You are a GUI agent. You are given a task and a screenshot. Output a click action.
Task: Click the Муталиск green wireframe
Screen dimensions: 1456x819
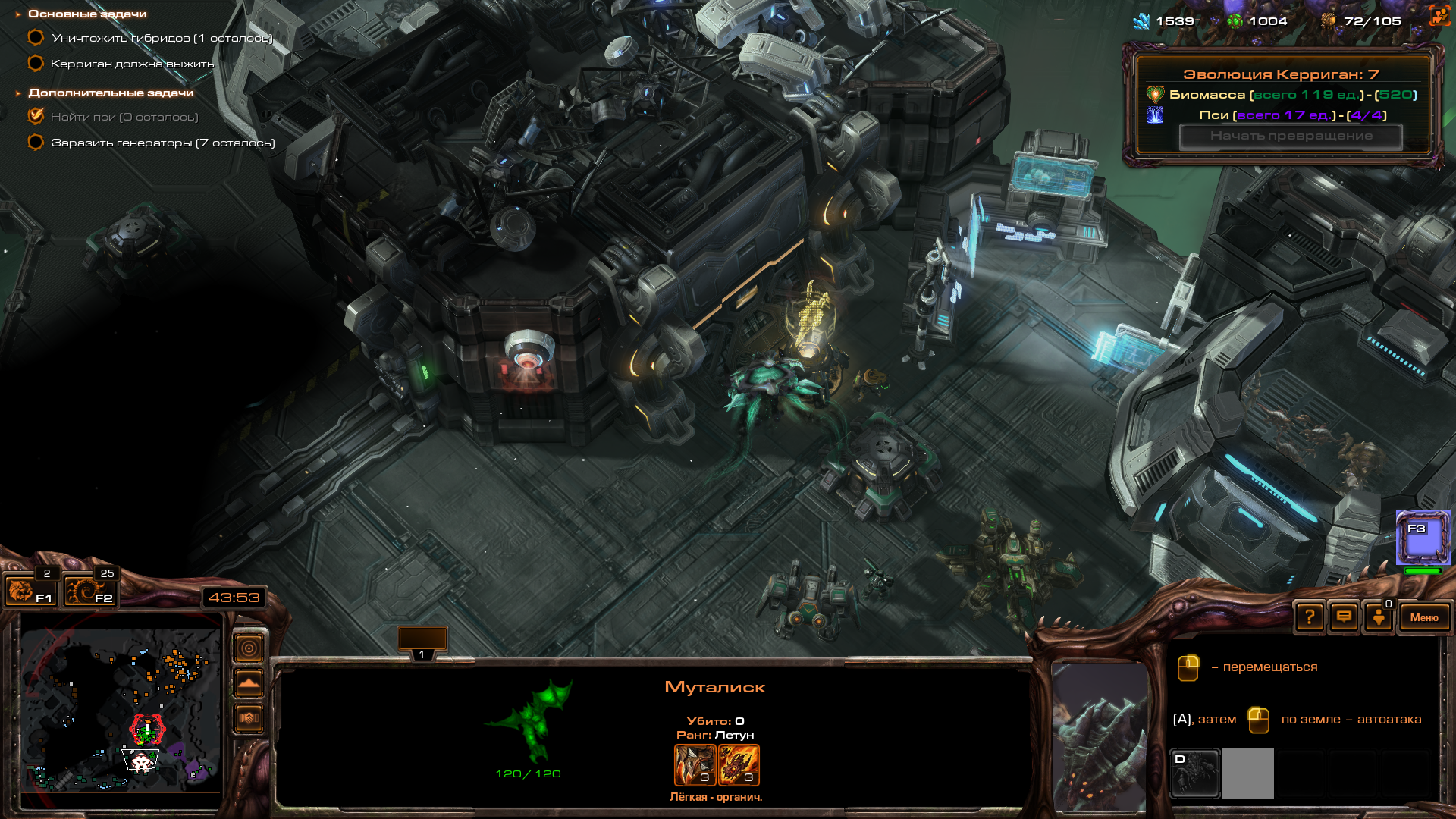[531, 720]
